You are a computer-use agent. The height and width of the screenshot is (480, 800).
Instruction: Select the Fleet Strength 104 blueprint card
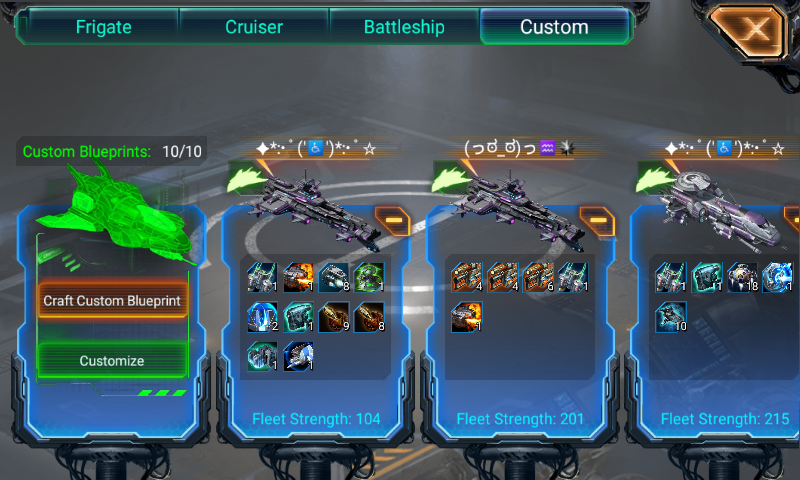pos(315,330)
